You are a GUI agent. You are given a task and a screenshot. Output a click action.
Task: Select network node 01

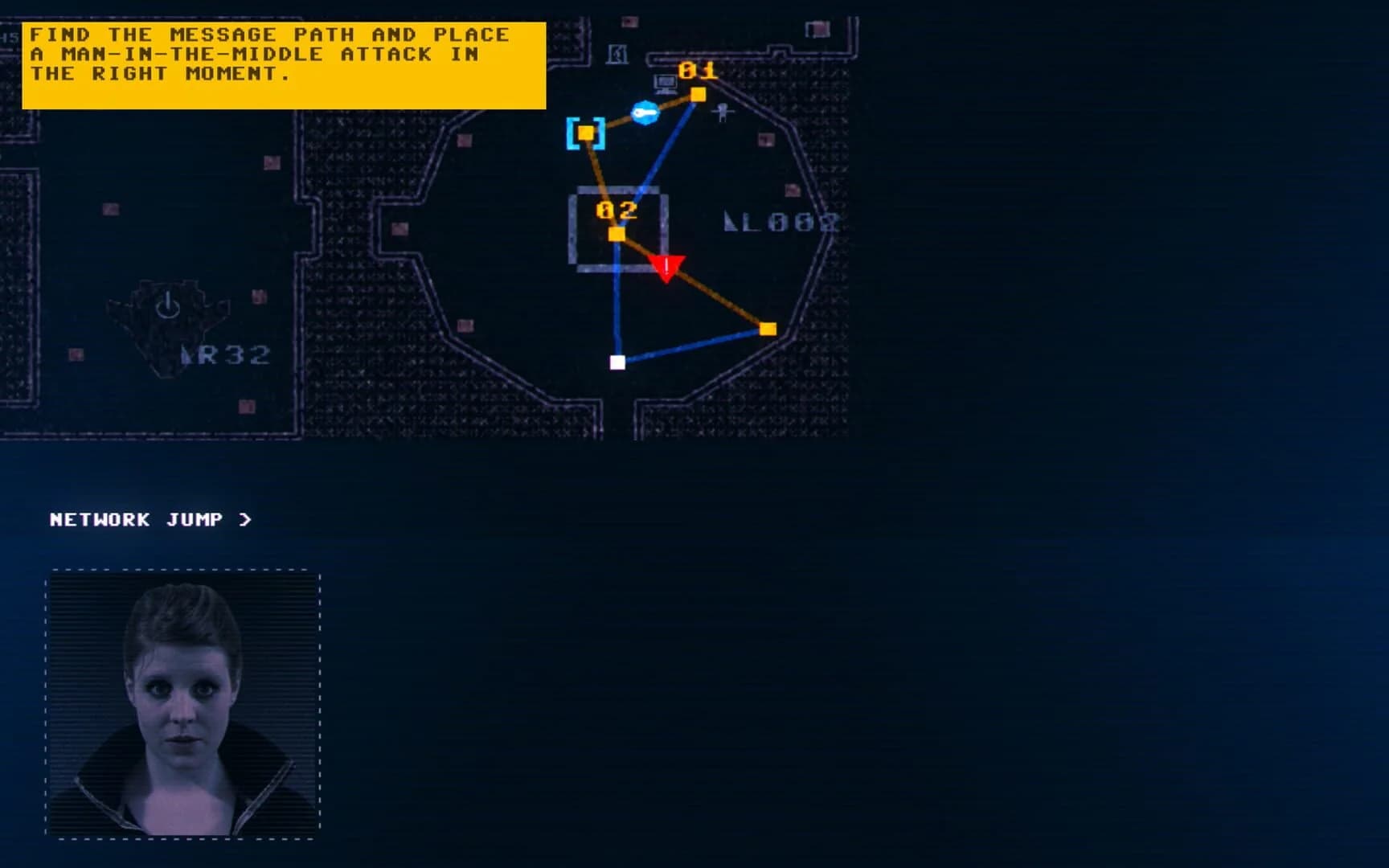(698, 94)
